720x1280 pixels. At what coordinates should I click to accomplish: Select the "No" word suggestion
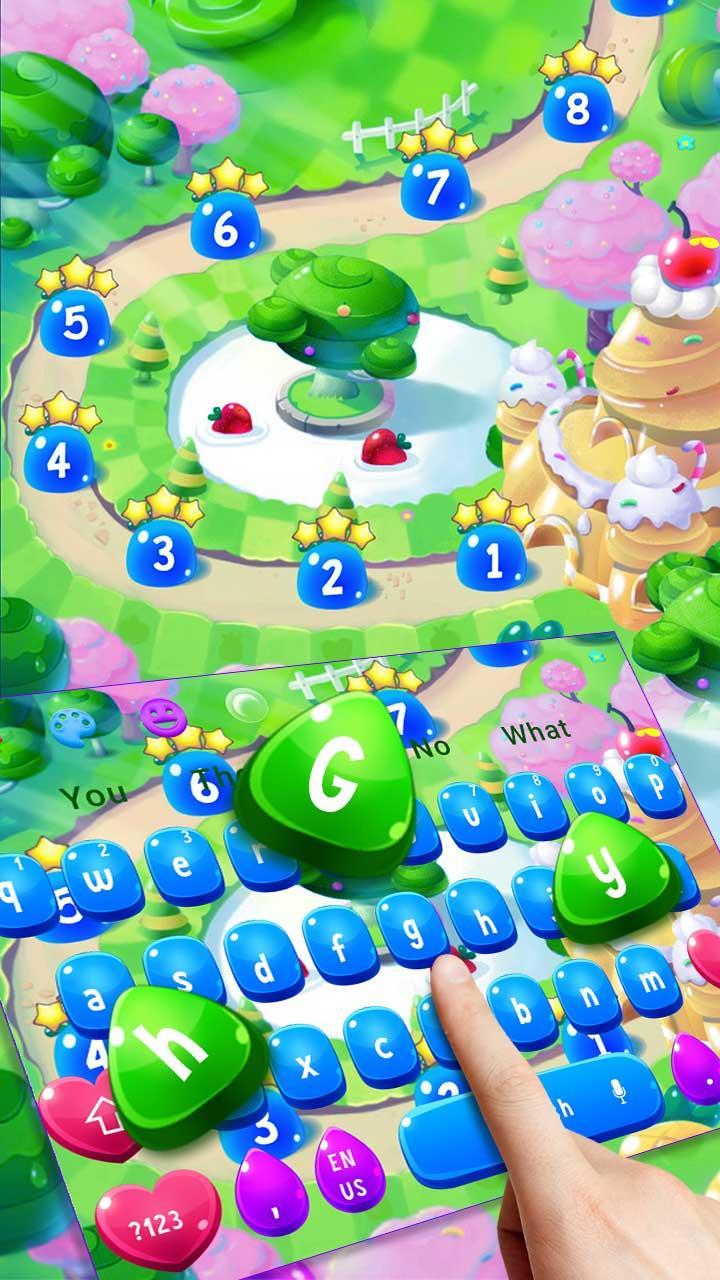click(x=431, y=748)
